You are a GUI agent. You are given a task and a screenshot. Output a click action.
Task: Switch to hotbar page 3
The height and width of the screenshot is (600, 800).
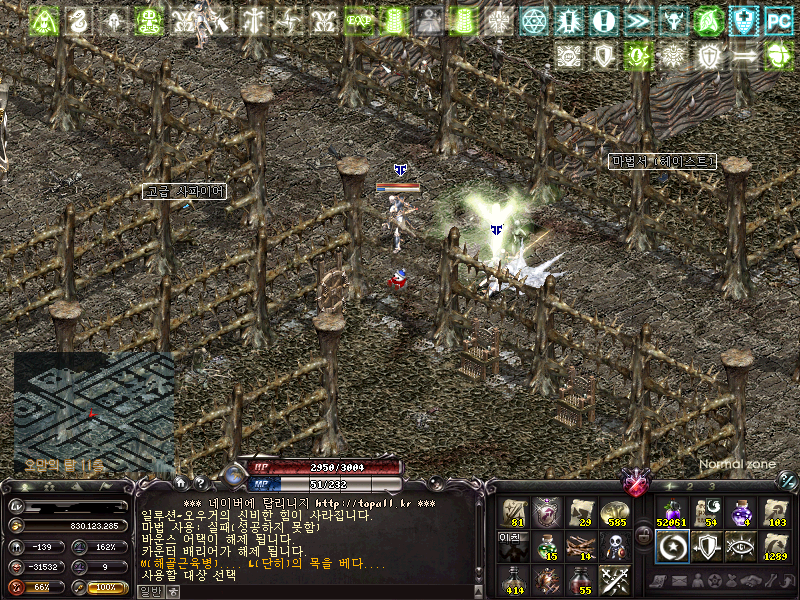(711, 486)
